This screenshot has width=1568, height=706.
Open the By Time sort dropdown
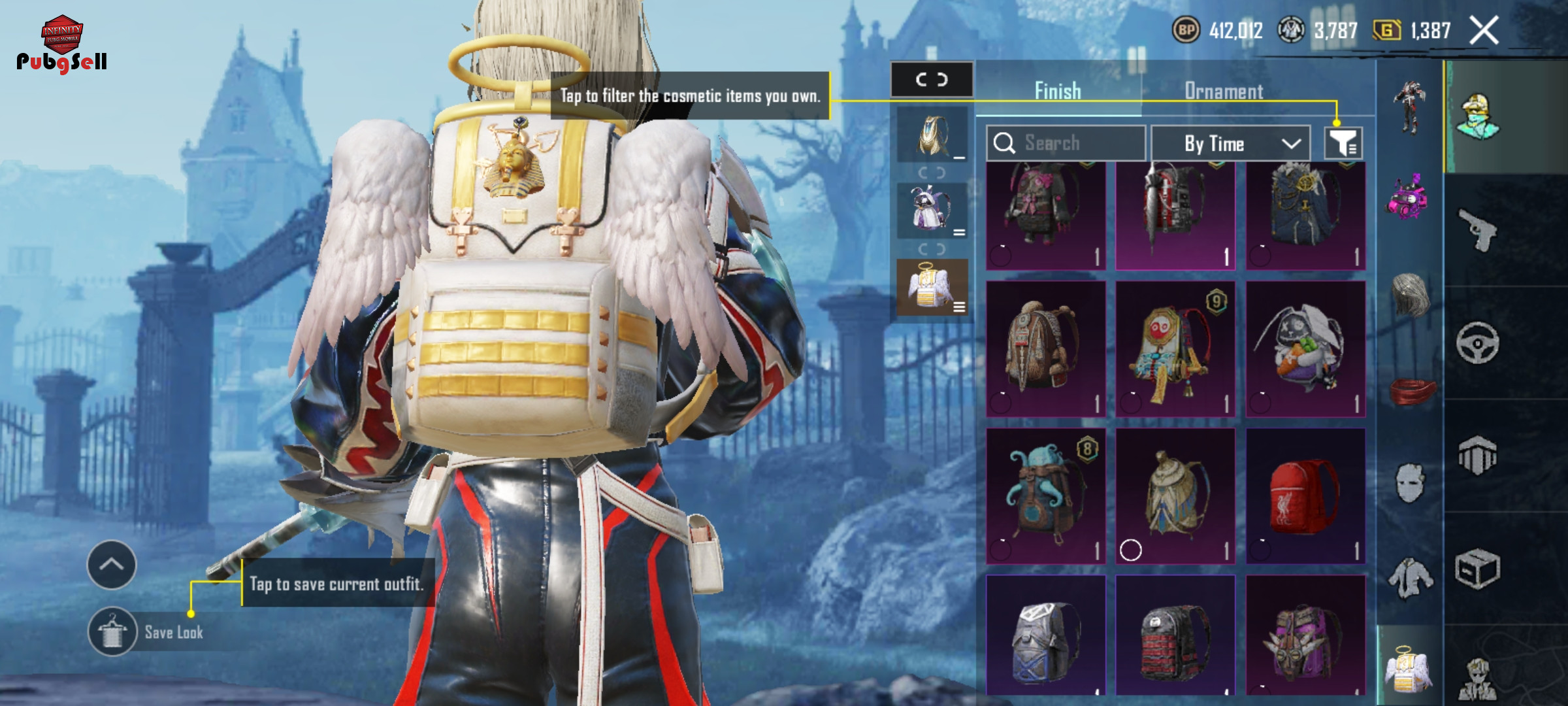pos(1230,143)
